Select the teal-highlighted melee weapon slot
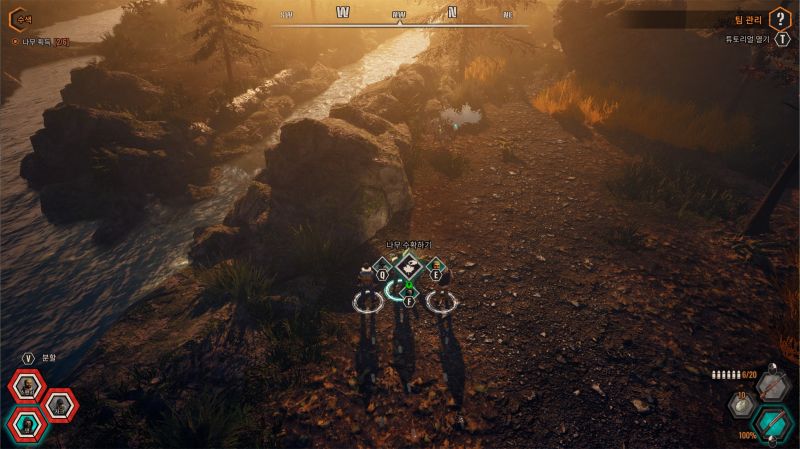 [x=772, y=423]
